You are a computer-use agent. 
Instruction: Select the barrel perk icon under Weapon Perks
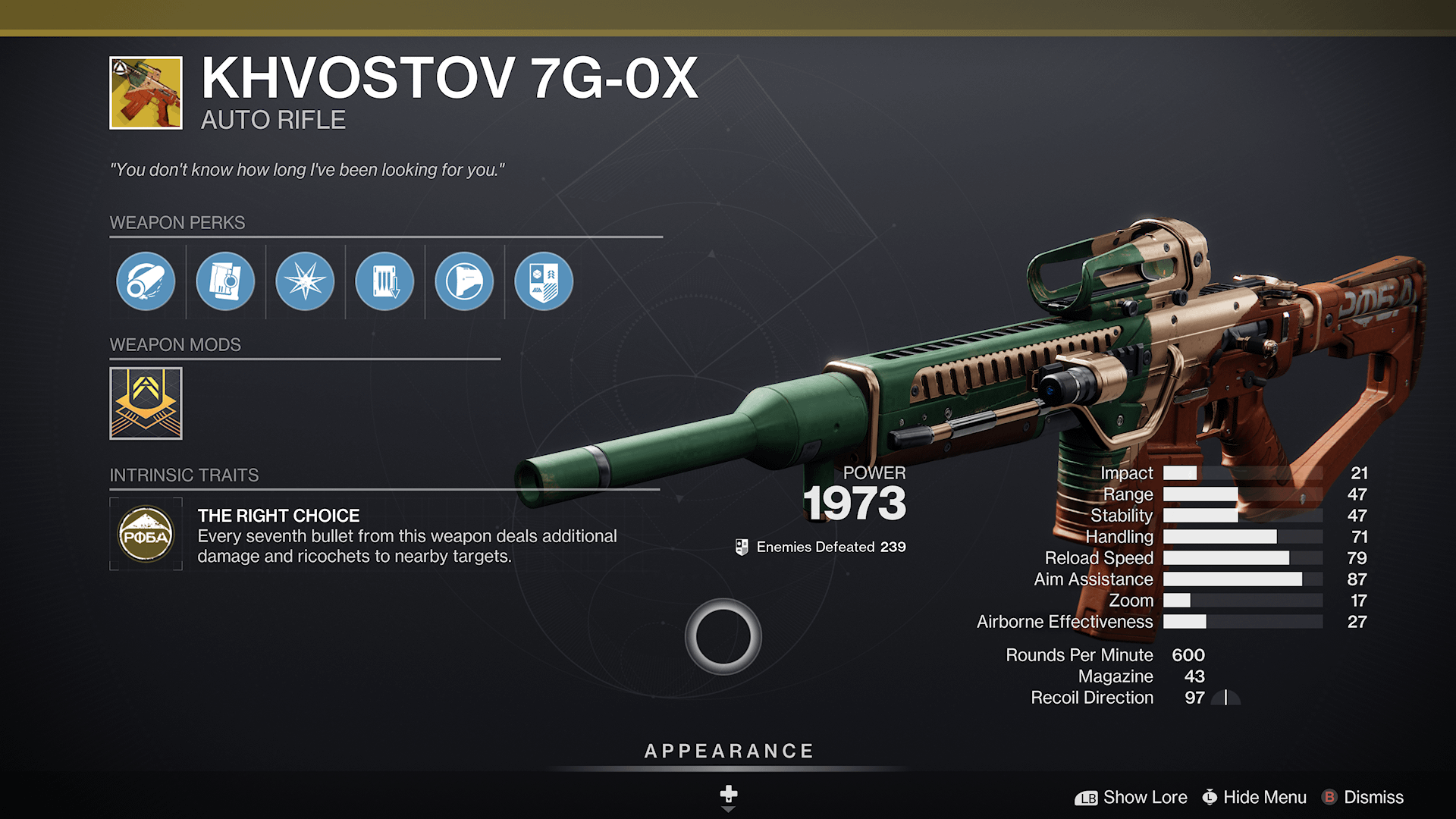146,281
